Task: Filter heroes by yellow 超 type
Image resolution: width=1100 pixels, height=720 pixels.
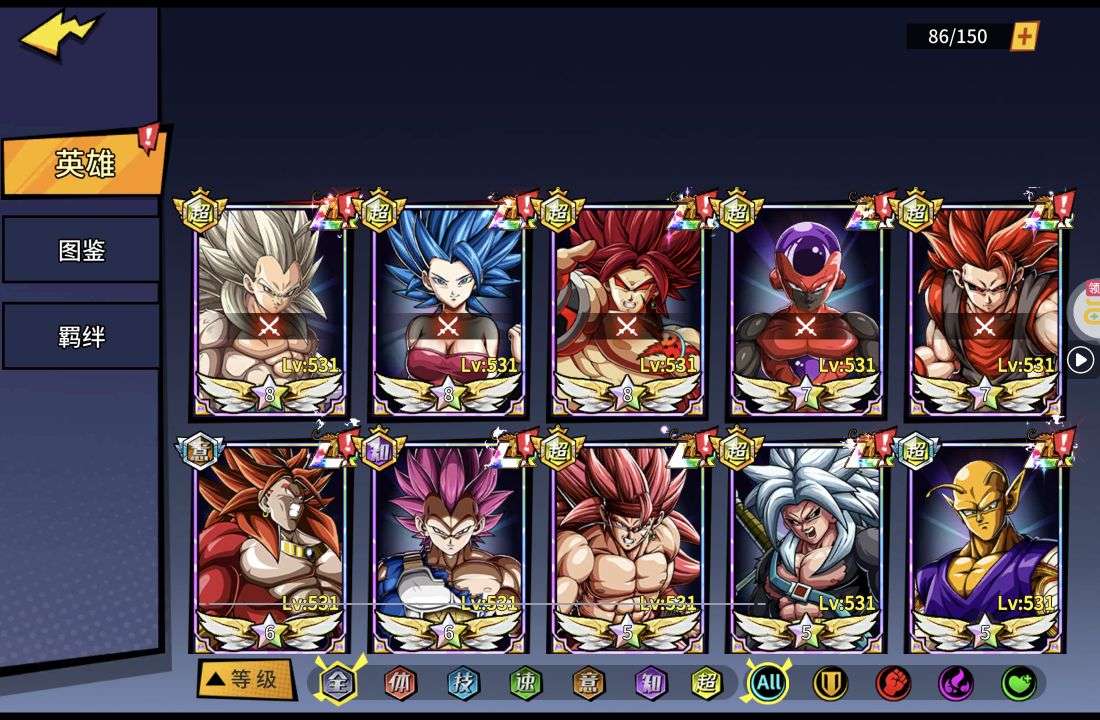Action: [708, 683]
